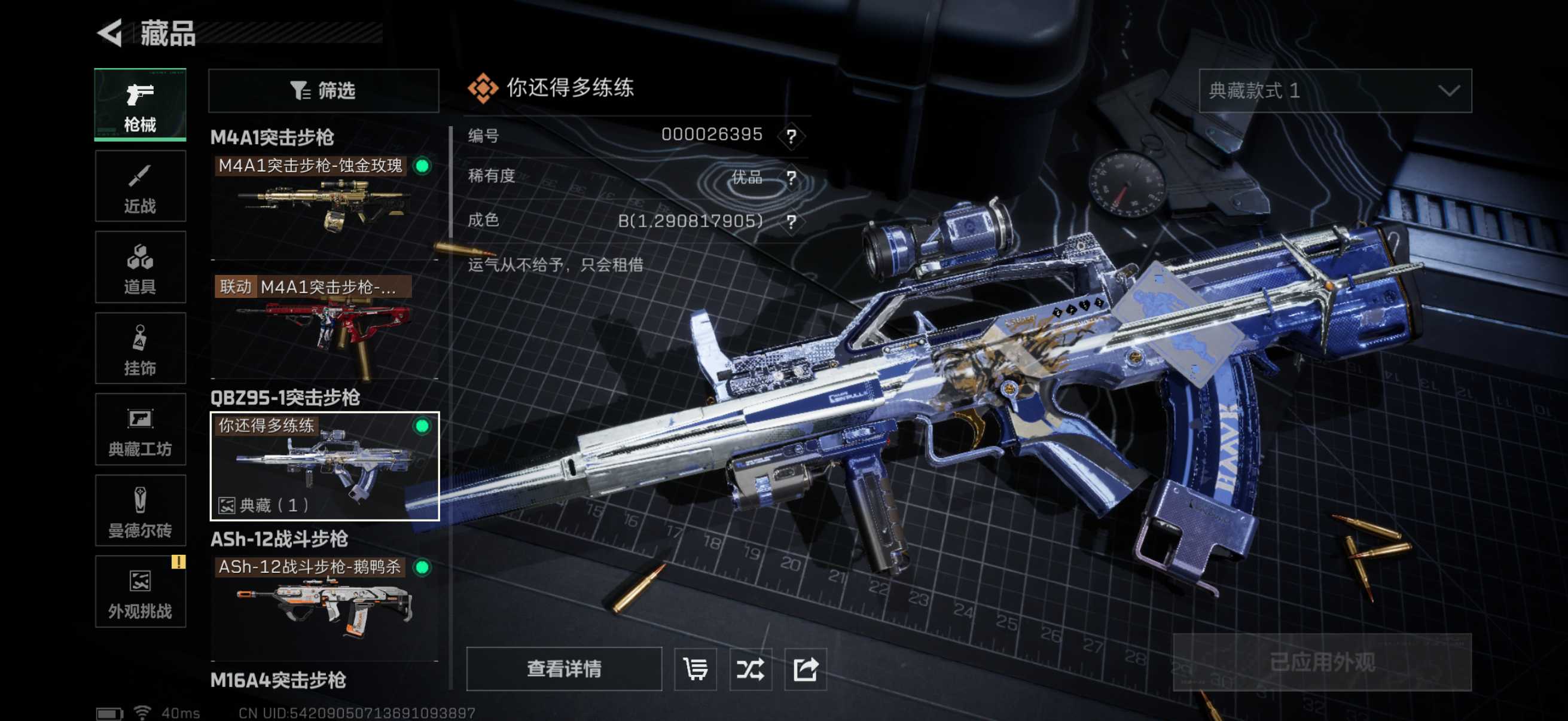
Task: Go back using the arrow beside 藏品
Action: [x=111, y=33]
